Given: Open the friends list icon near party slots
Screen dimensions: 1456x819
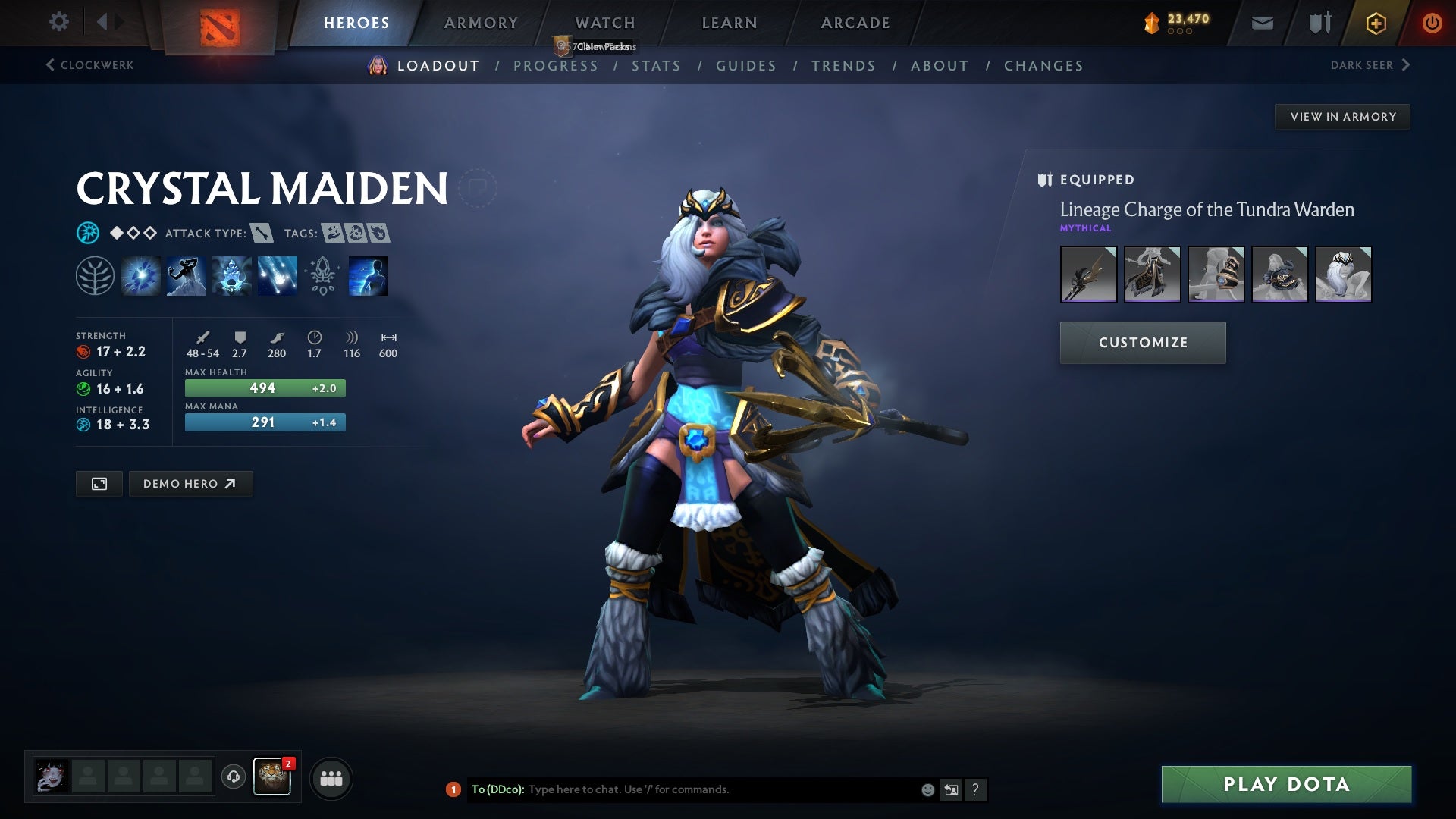Looking at the screenshot, I should click(x=331, y=777).
